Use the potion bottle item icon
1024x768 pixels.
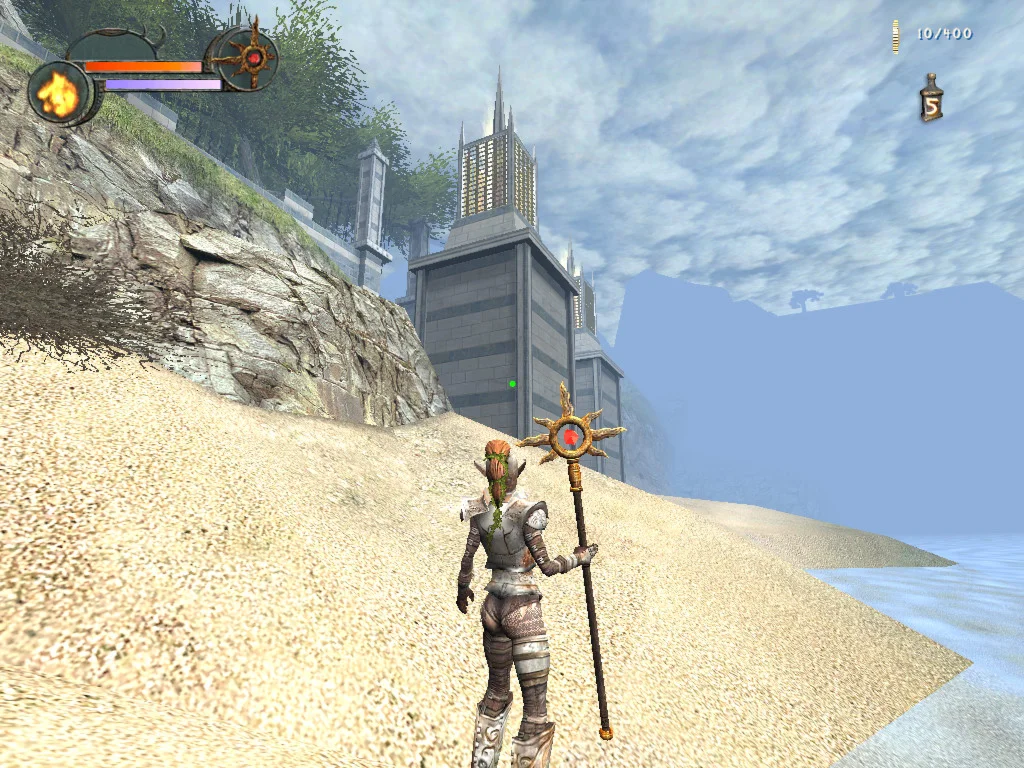click(x=931, y=100)
